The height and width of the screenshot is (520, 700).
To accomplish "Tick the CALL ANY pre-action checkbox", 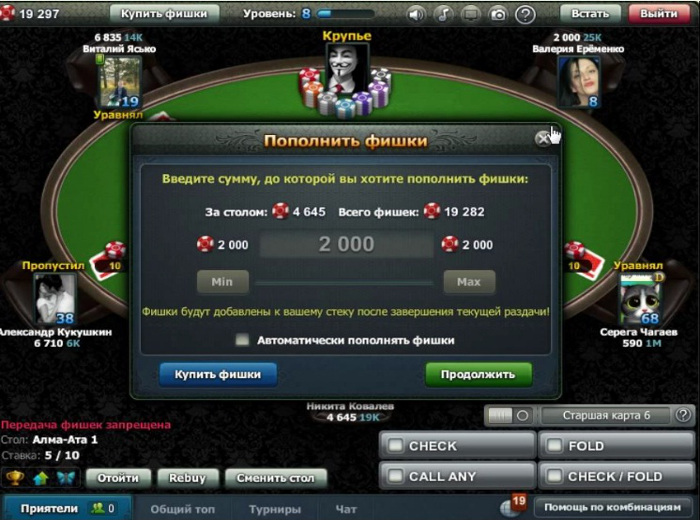I will pyautogui.click(x=396, y=476).
